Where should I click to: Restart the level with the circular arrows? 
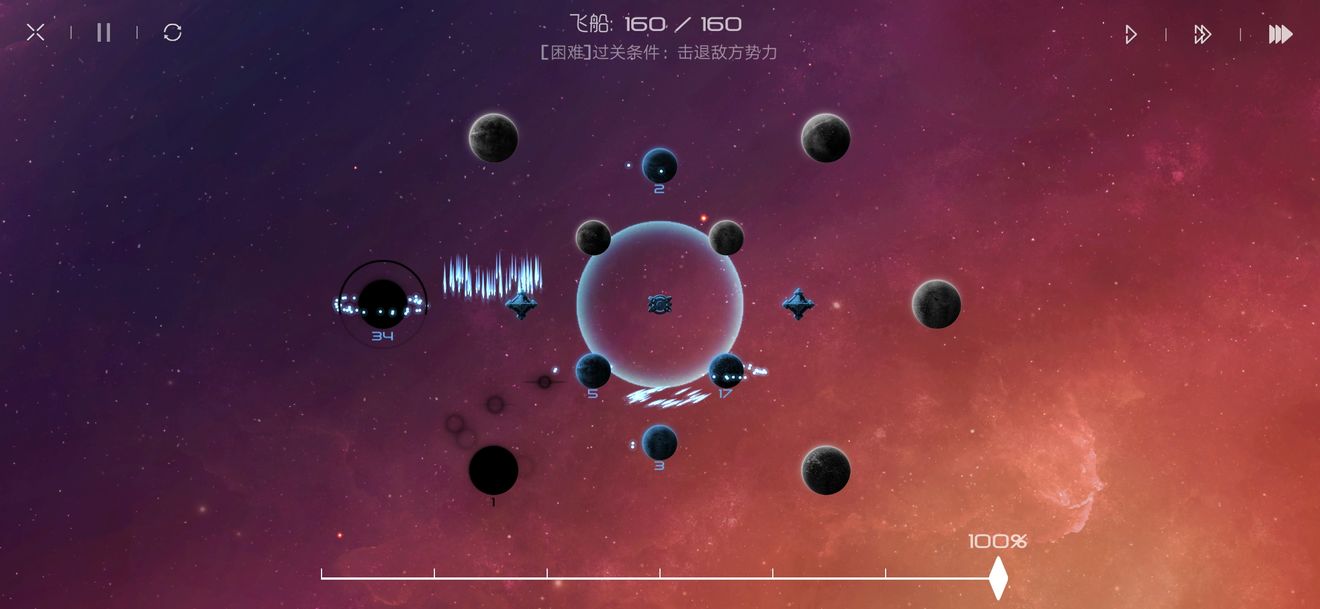[172, 33]
